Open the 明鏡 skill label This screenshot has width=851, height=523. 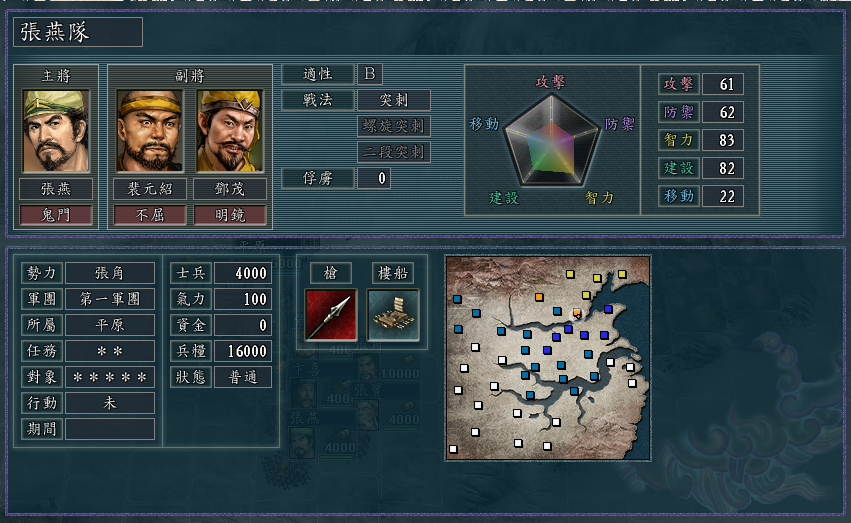[x=230, y=214]
